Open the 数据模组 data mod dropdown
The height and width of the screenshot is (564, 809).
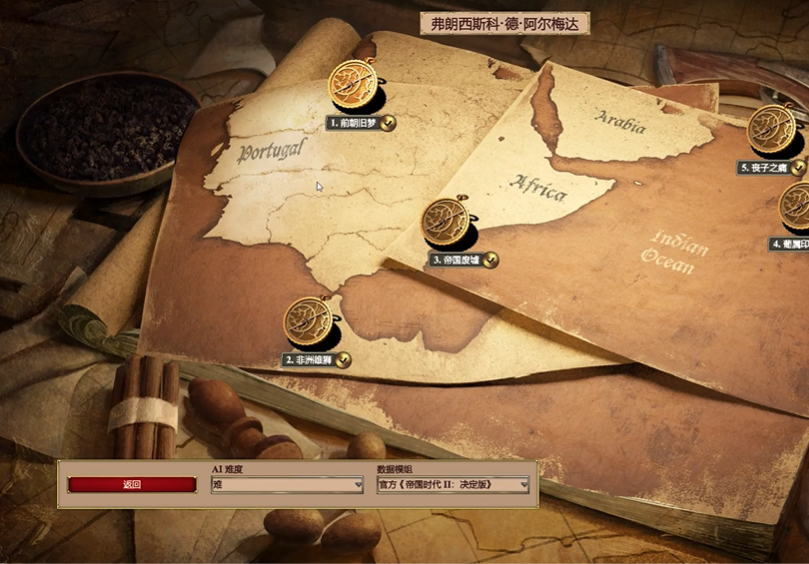453,485
